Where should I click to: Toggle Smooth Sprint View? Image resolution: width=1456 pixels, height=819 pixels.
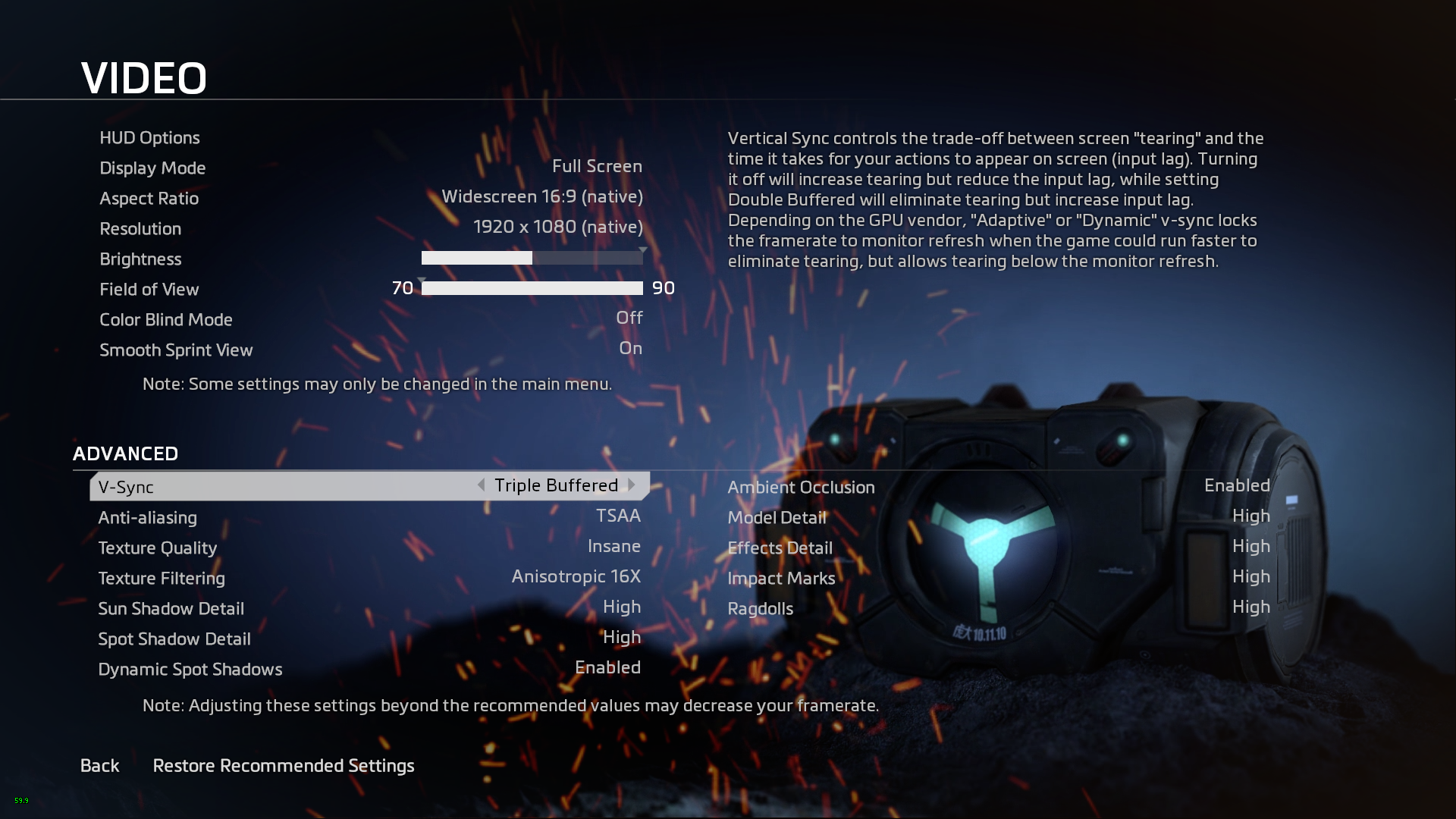630,349
